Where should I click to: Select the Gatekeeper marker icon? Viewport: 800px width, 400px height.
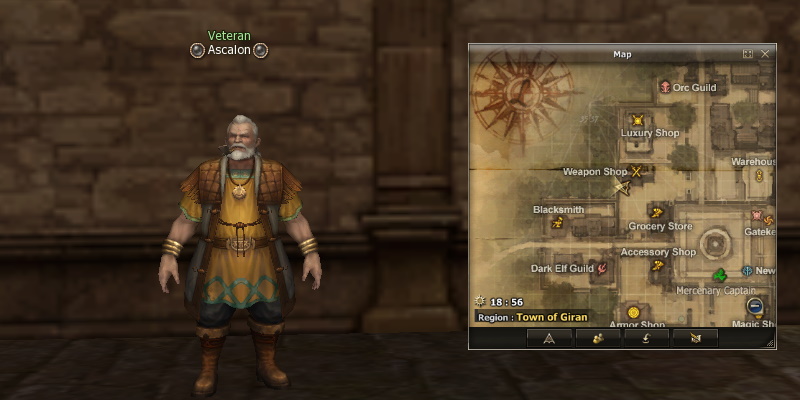pyautogui.click(x=756, y=215)
